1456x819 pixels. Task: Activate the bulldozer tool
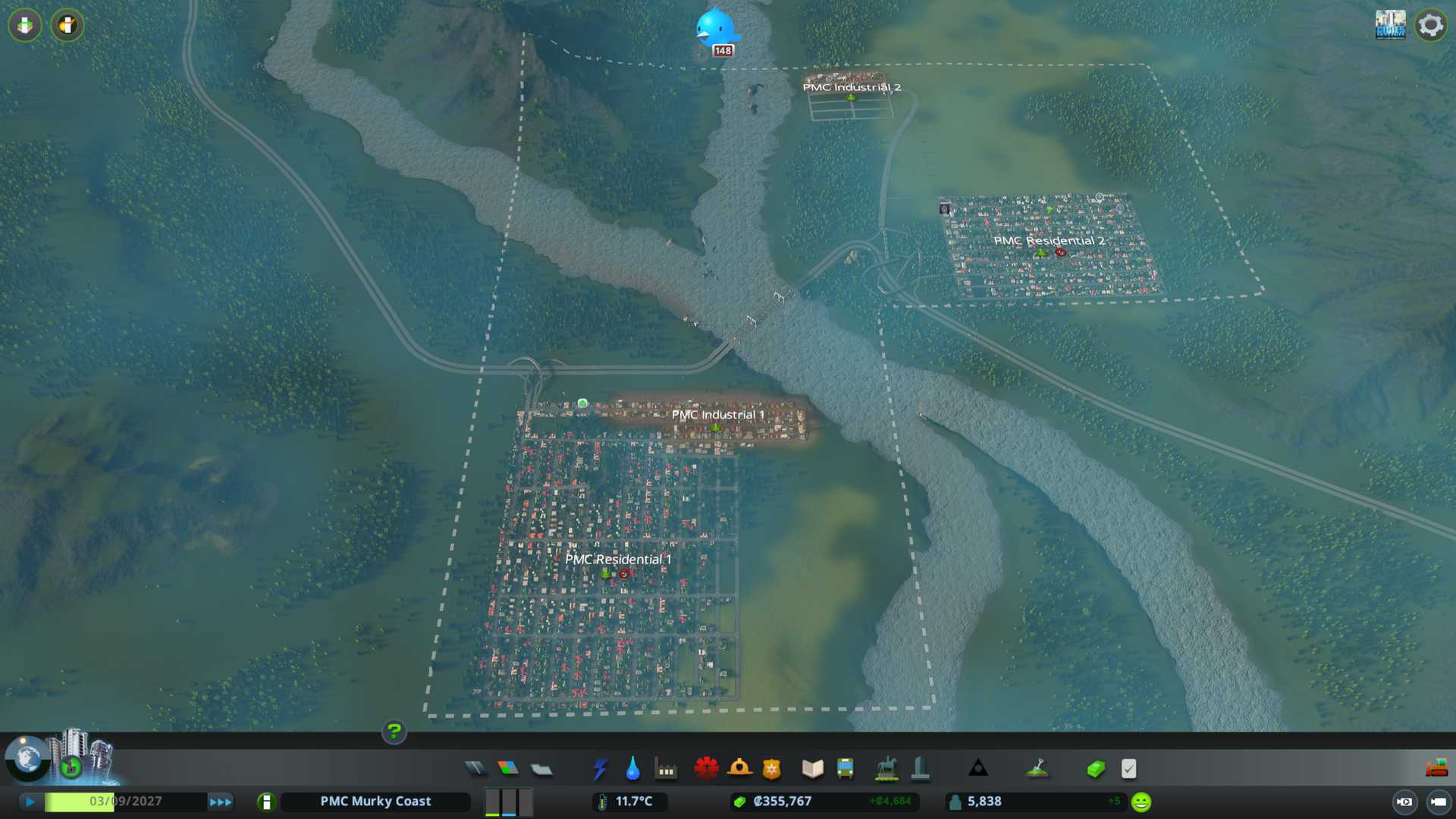tap(1436, 769)
